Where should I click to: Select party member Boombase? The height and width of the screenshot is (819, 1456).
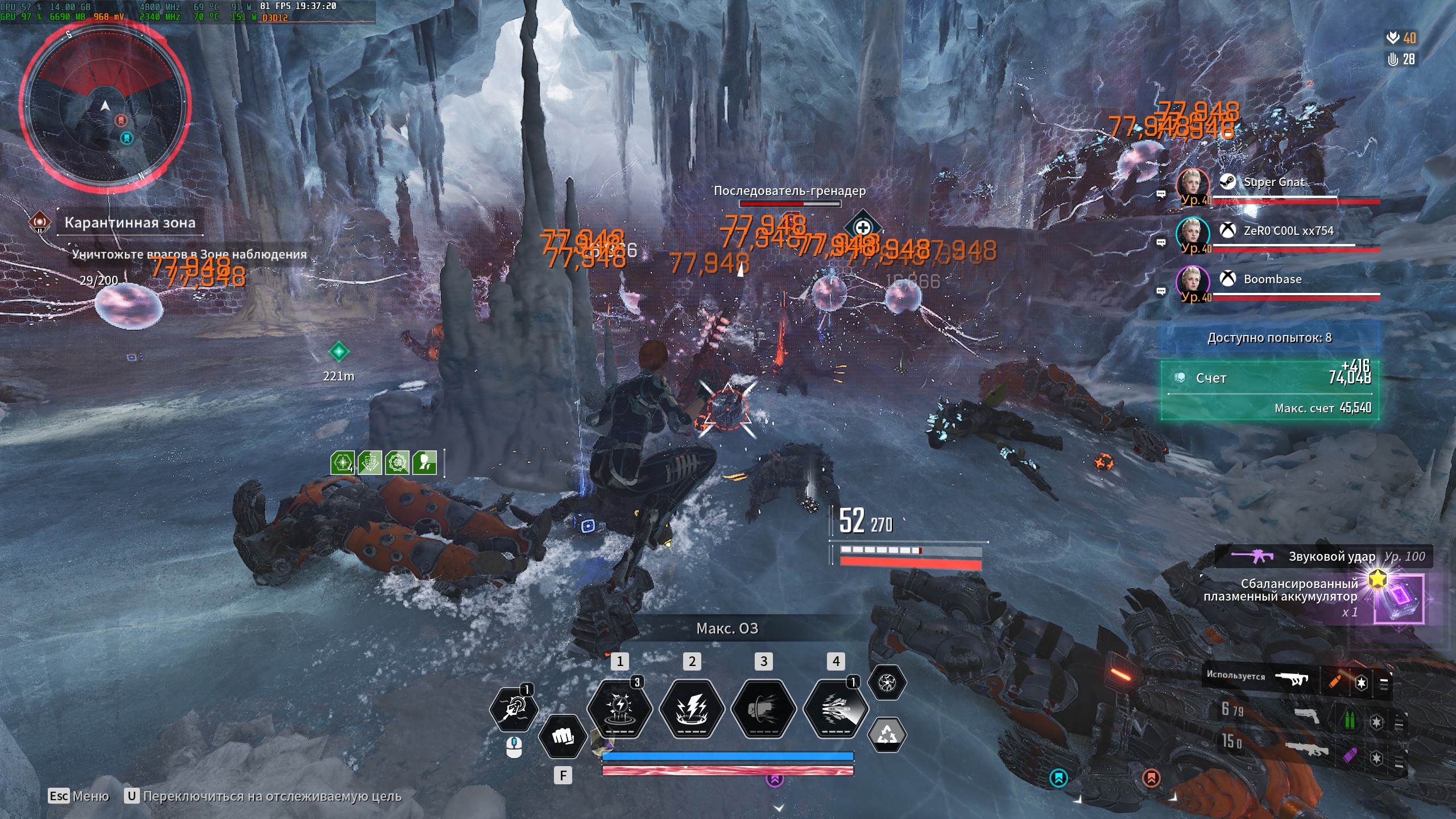pyautogui.click(x=1272, y=279)
